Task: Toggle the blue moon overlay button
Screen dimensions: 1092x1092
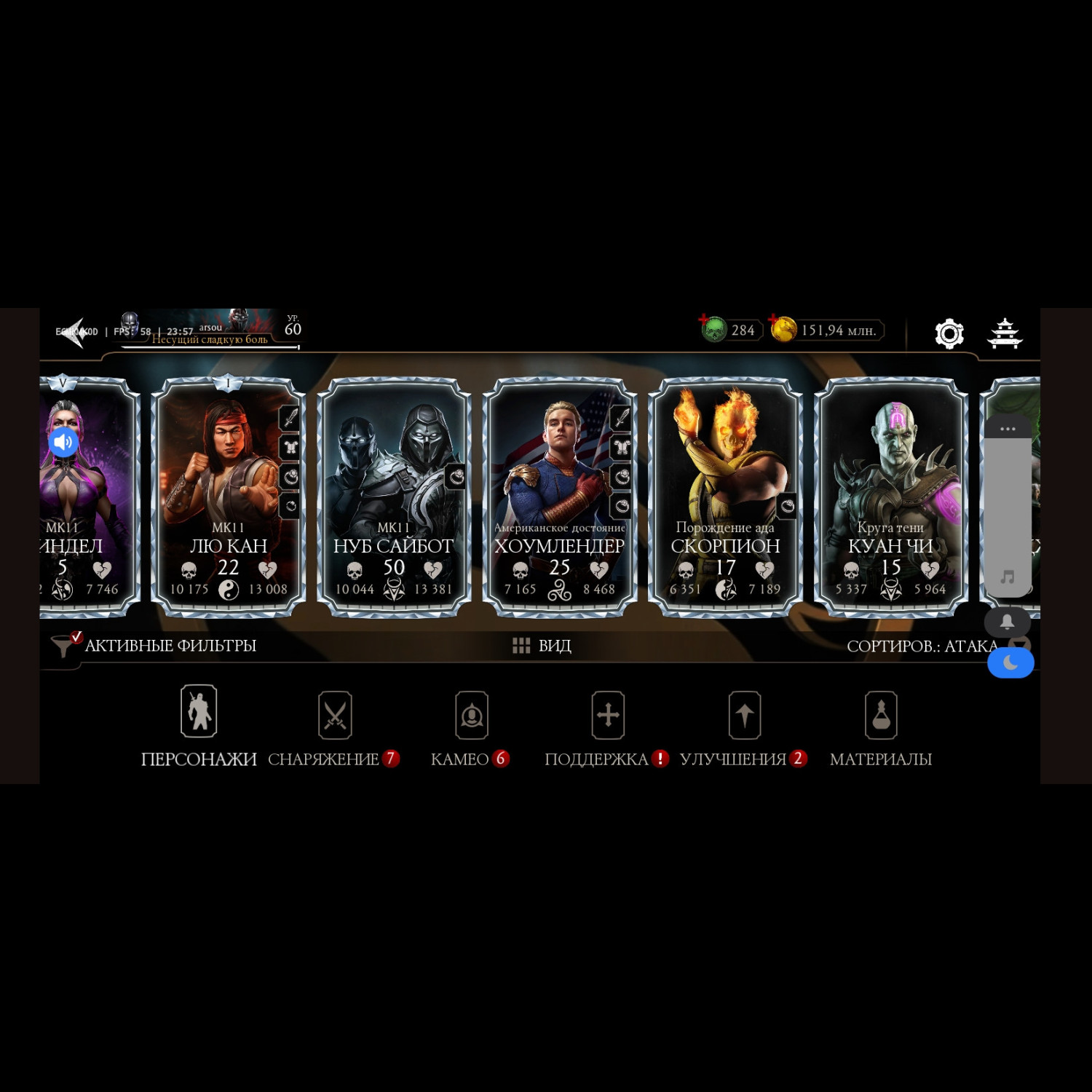Action: tap(1010, 663)
